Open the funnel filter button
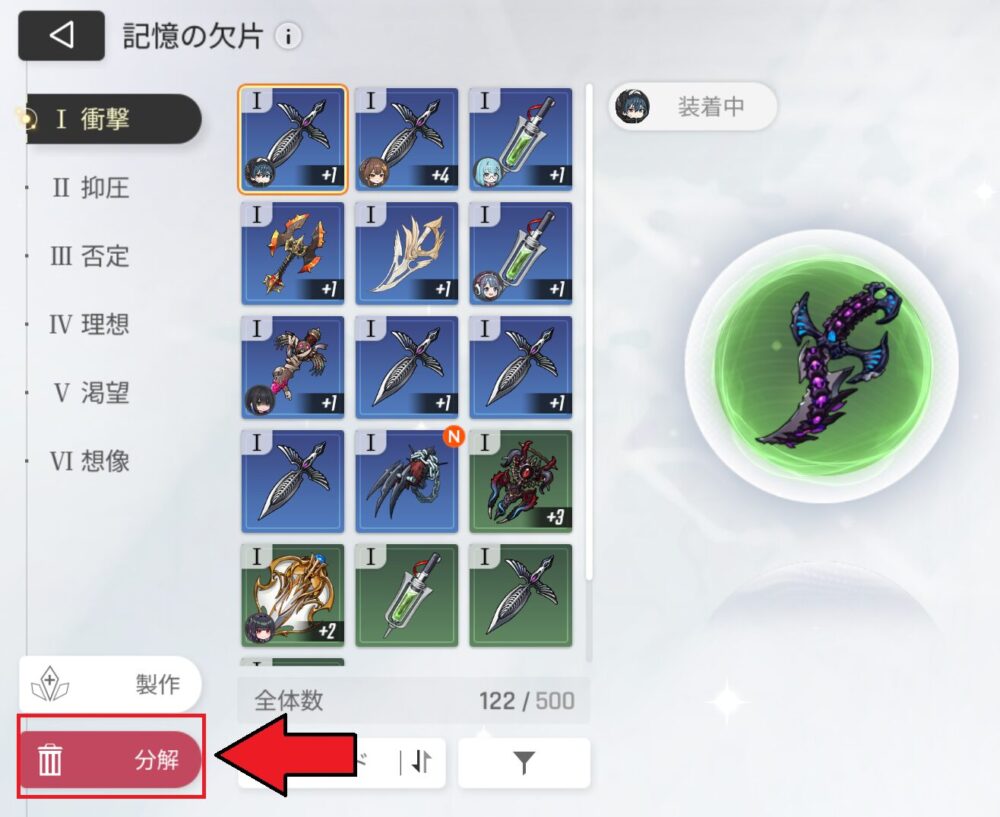 point(524,763)
